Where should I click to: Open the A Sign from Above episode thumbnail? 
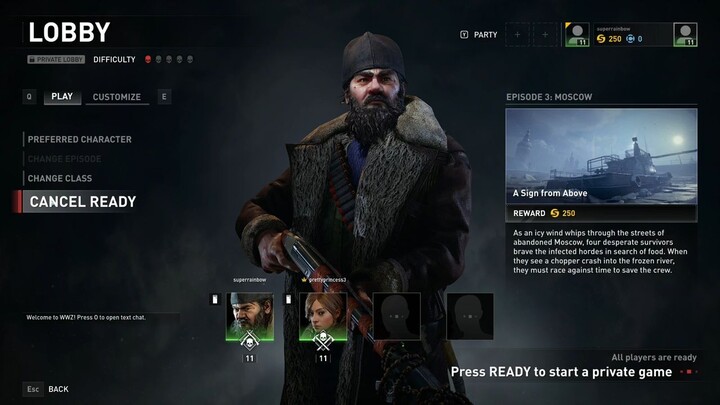pos(601,155)
